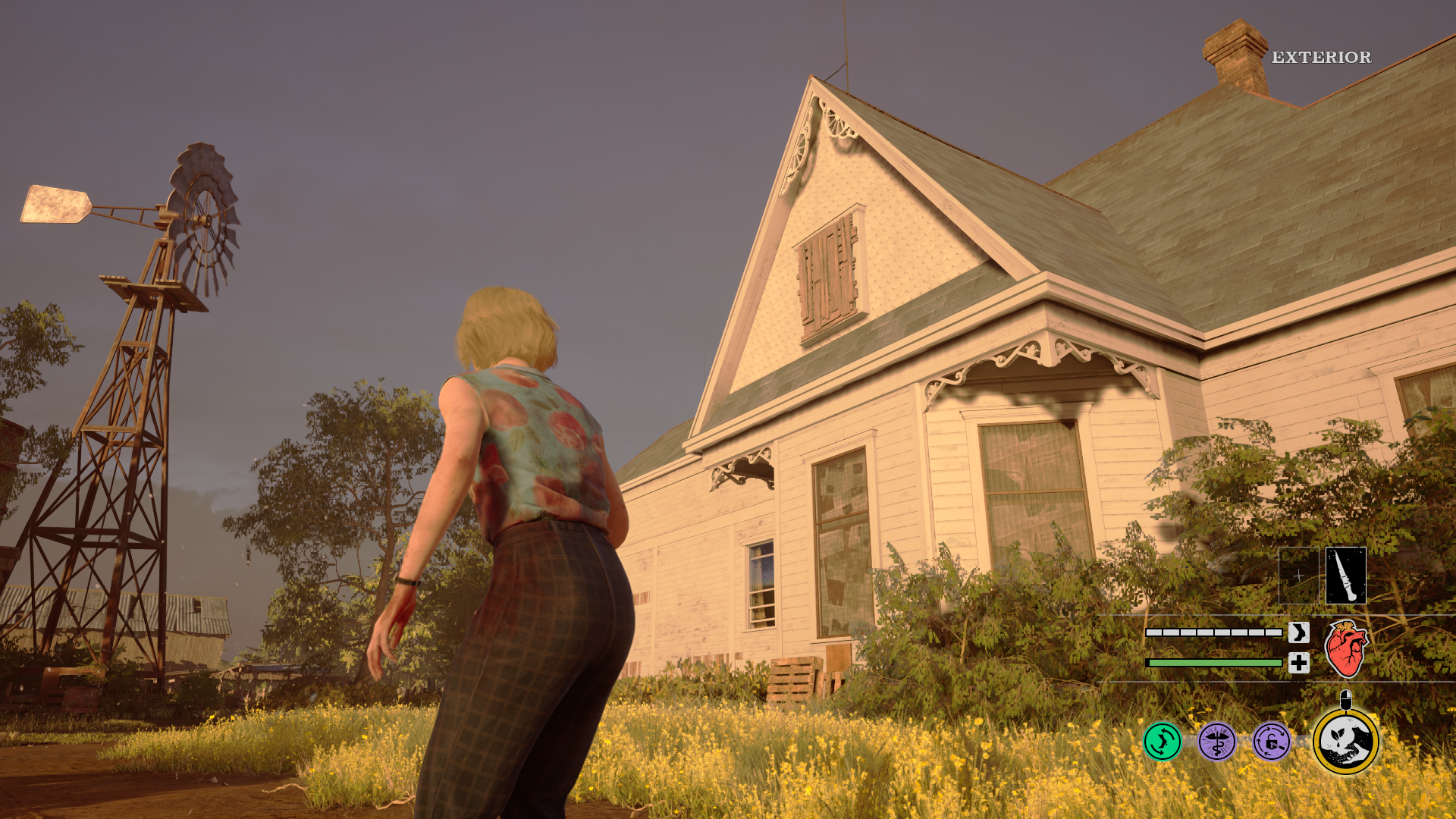The image size is (1456, 819).
Task: Select the purple caduceus healing perk icon
Action: click(x=1217, y=742)
